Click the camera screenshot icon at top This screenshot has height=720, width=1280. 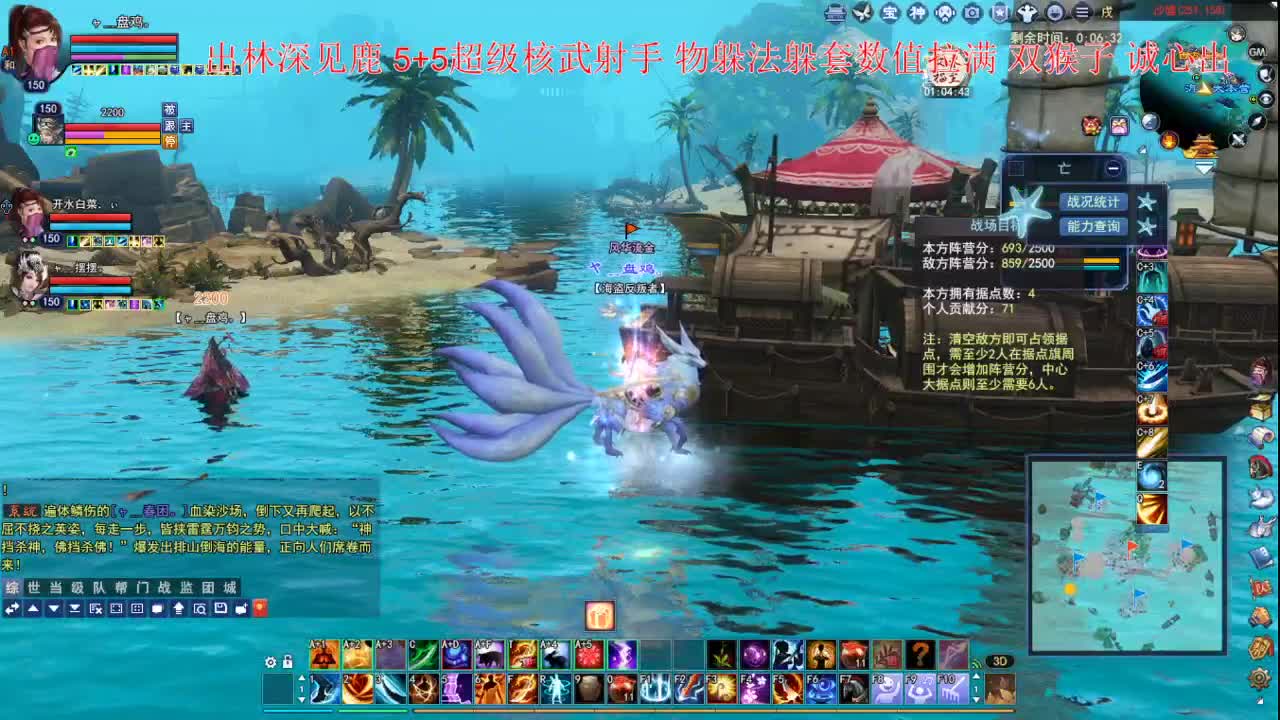click(x=973, y=13)
